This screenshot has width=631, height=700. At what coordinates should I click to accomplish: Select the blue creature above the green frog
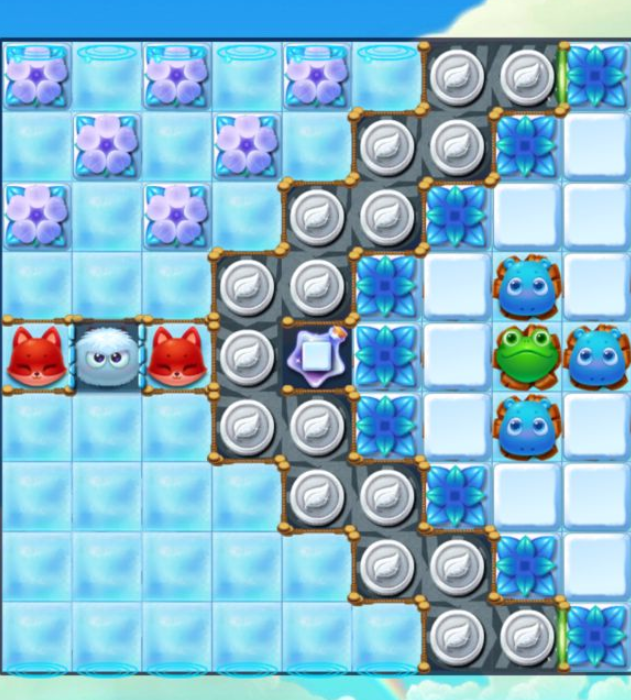(527, 286)
